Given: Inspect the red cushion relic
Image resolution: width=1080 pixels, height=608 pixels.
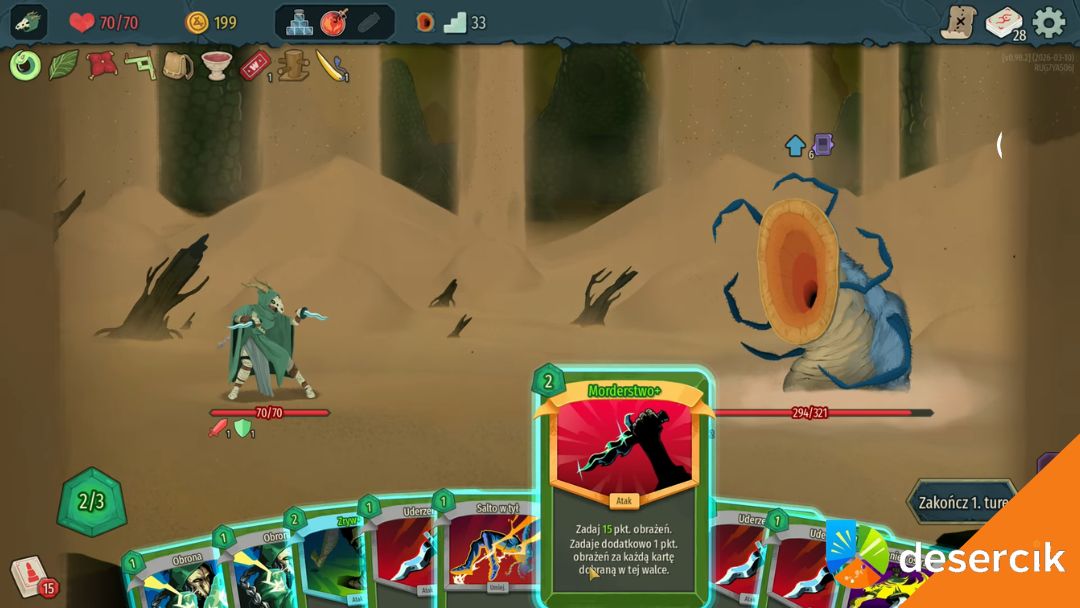Looking at the screenshot, I should click(x=101, y=66).
